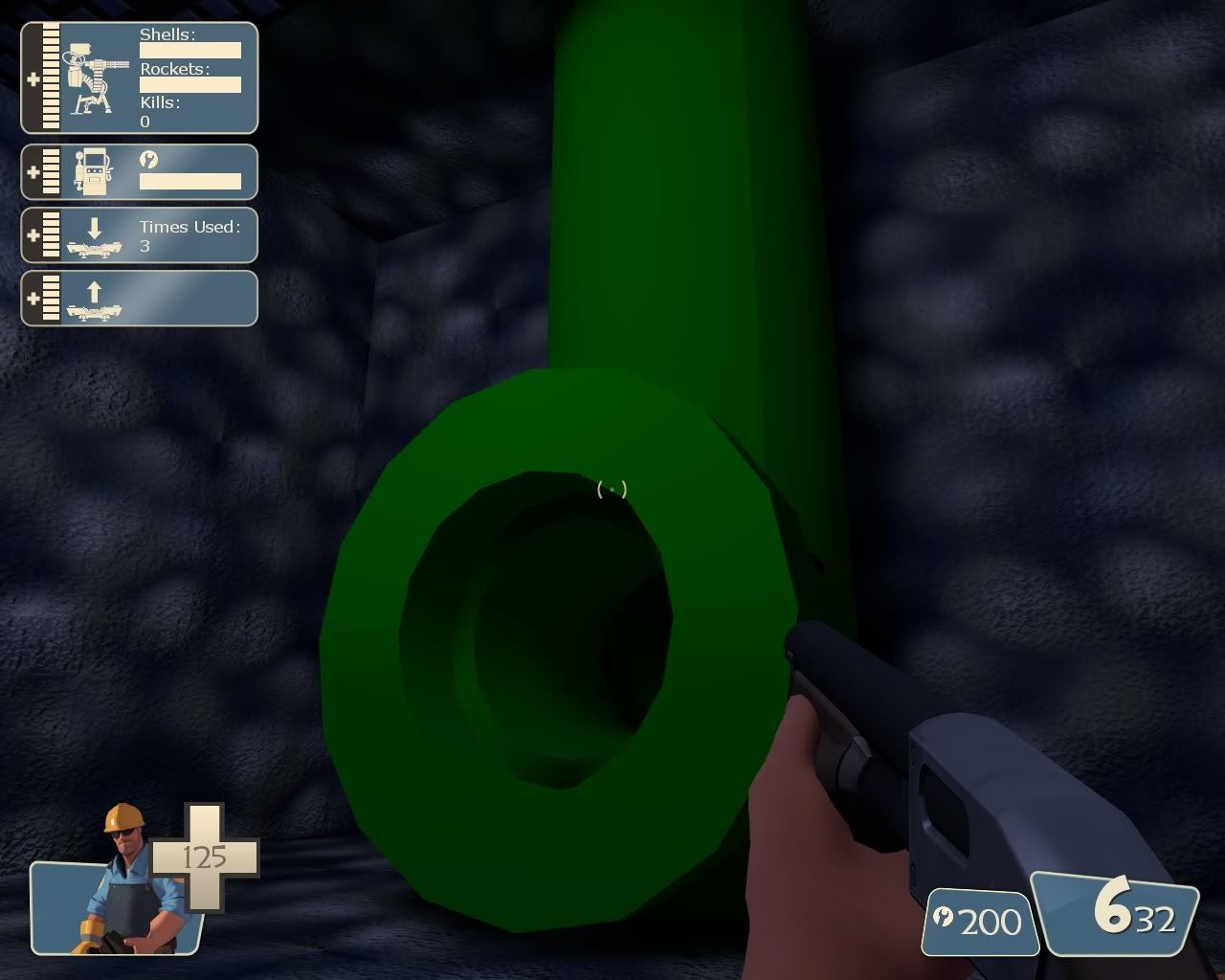This screenshot has width=1225, height=980.
Task: Click the plus sign on the teleporter entrance panel
Action: coord(32,234)
